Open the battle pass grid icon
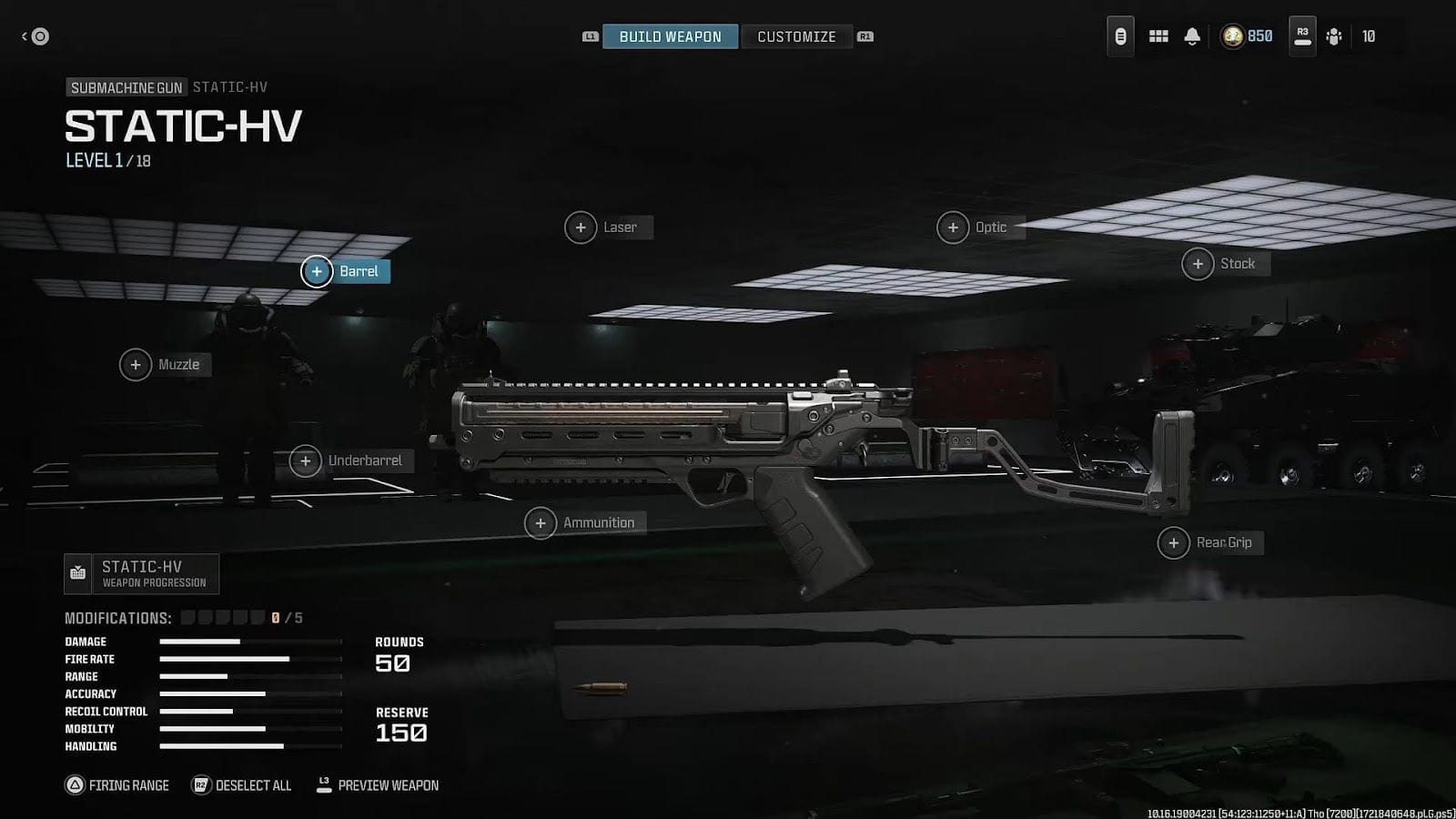Viewport: 1456px width, 819px height. point(1158,36)
